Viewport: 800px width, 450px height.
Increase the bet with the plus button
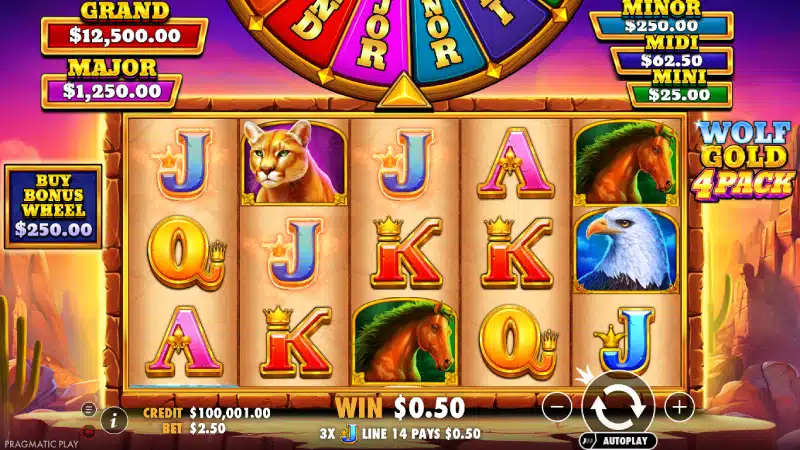pyautogui.click(x=679, y=406)
